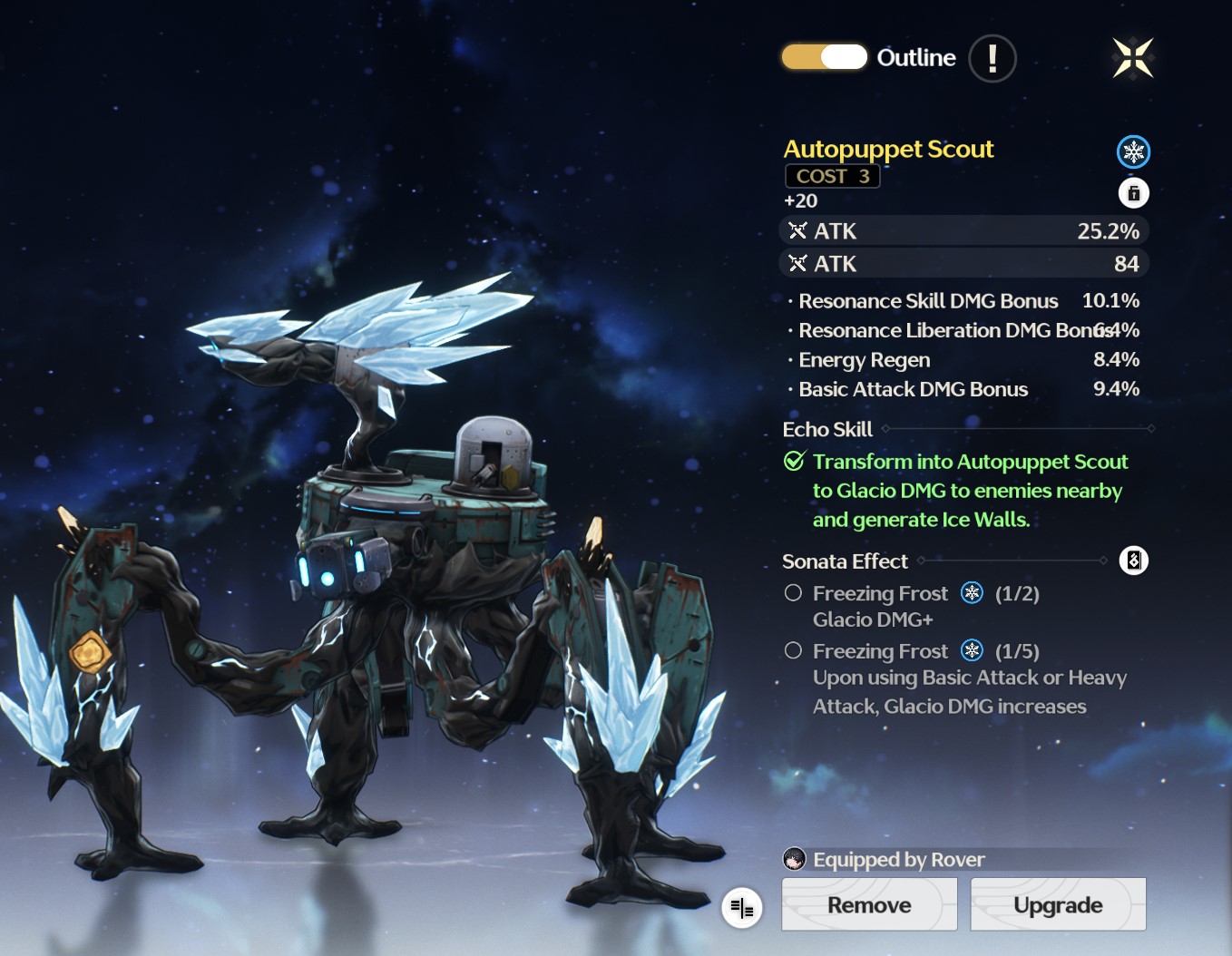Click the exclamation info icon beside Outline

coord(992,58)
